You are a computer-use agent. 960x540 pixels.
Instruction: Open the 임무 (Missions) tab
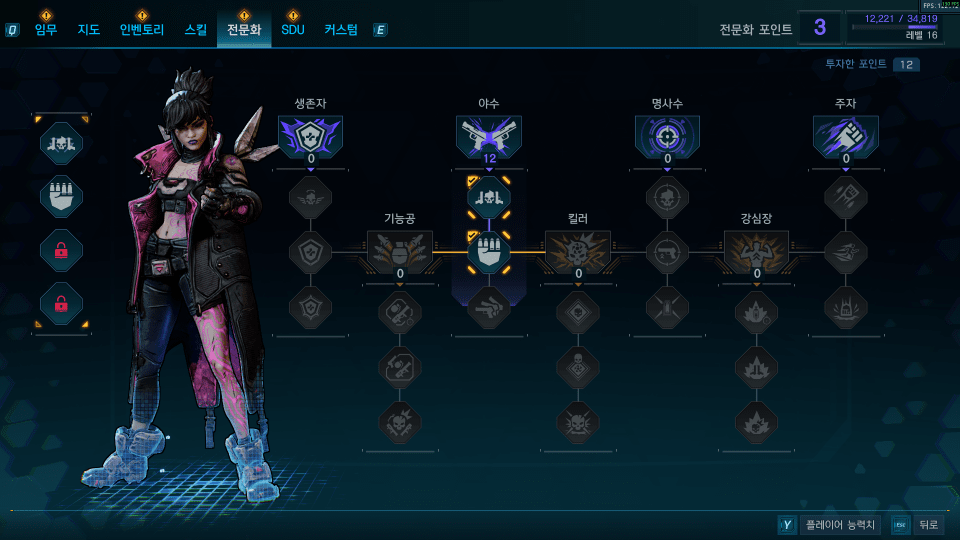click(x=46, y=30)
